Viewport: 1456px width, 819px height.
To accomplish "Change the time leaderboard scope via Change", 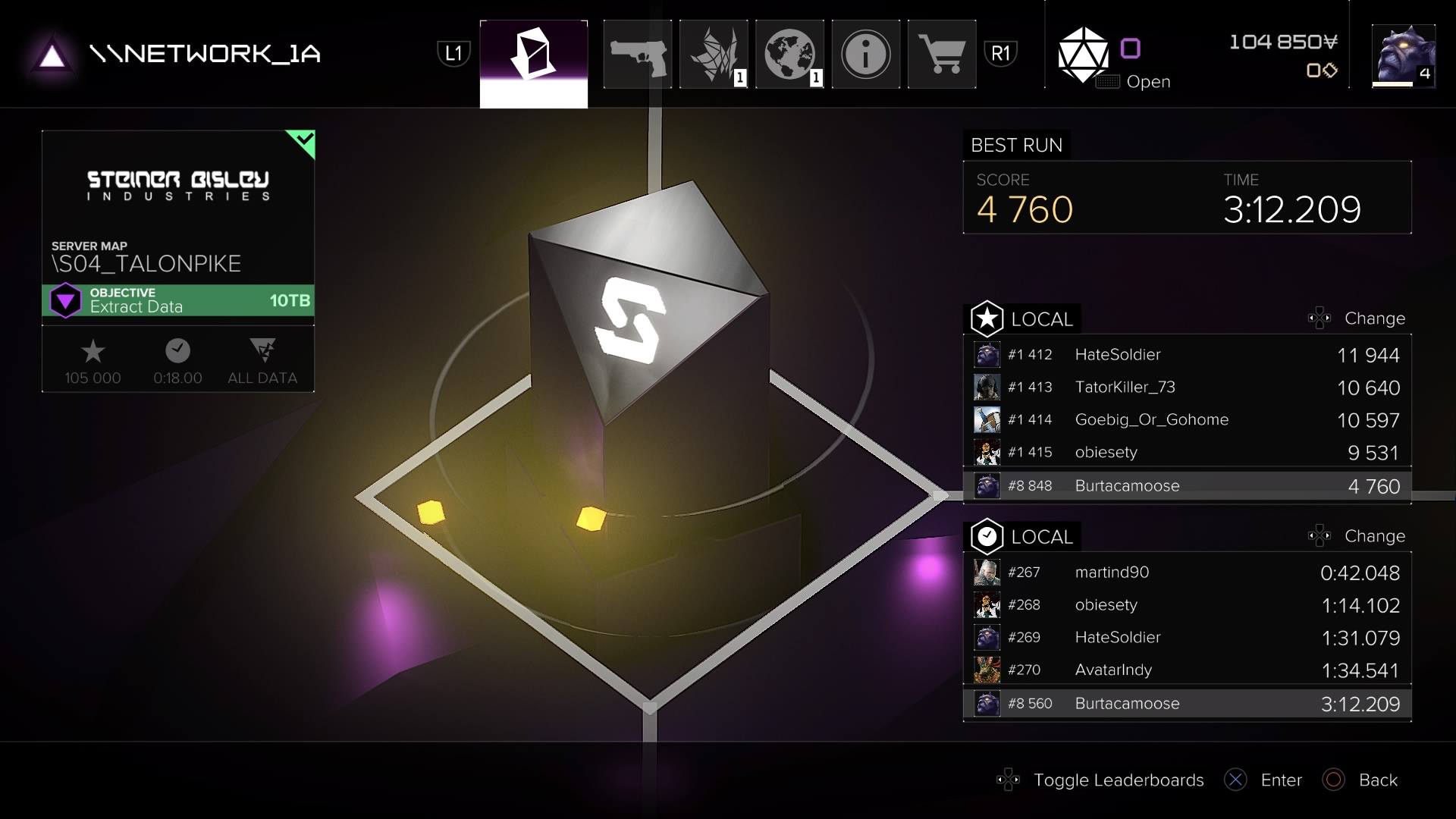I will coord(1375,536).
